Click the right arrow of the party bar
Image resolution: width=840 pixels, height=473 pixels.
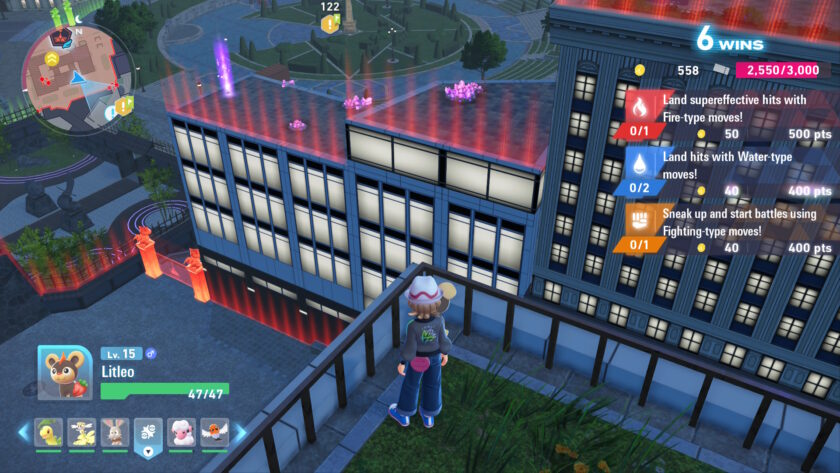tap(239, 432)
